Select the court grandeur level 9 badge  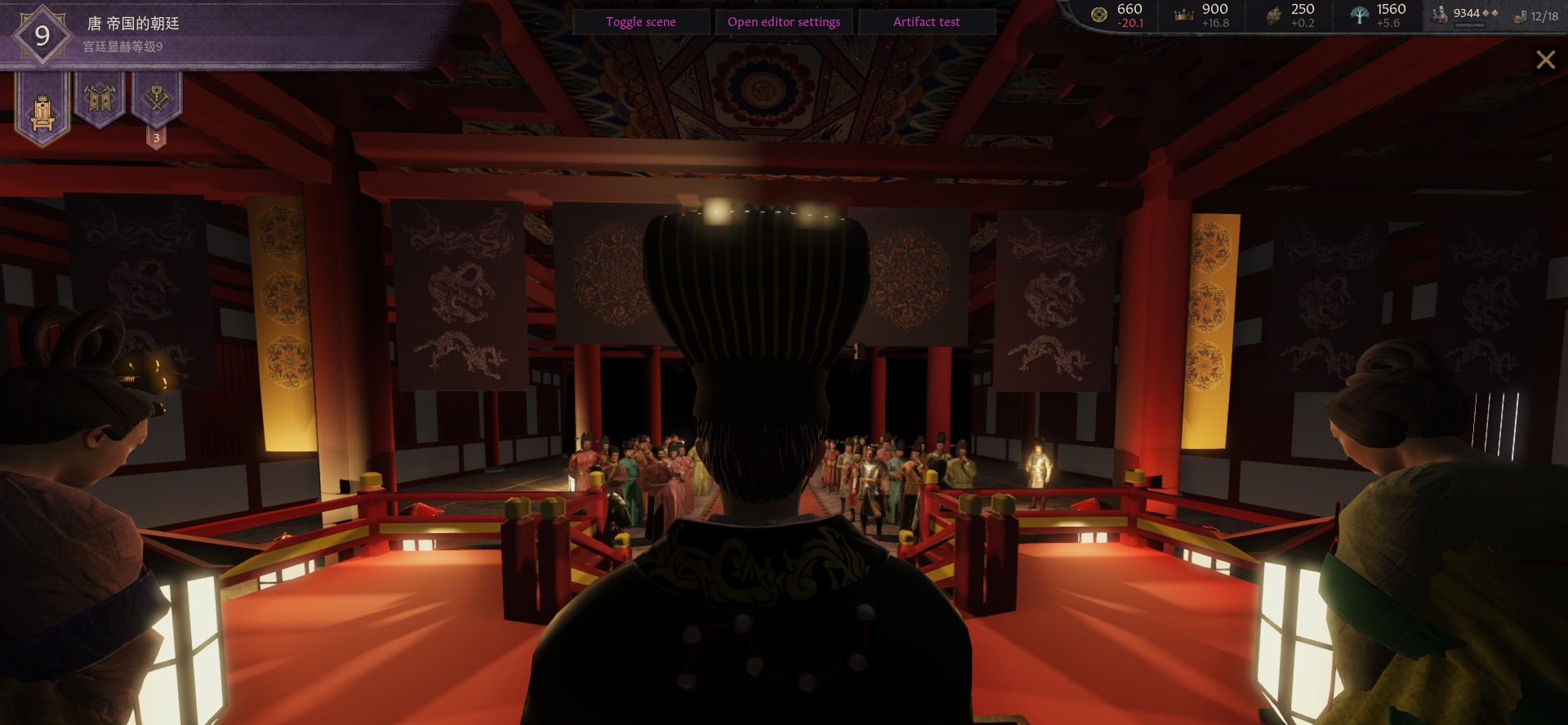click(x=42, y=35)
